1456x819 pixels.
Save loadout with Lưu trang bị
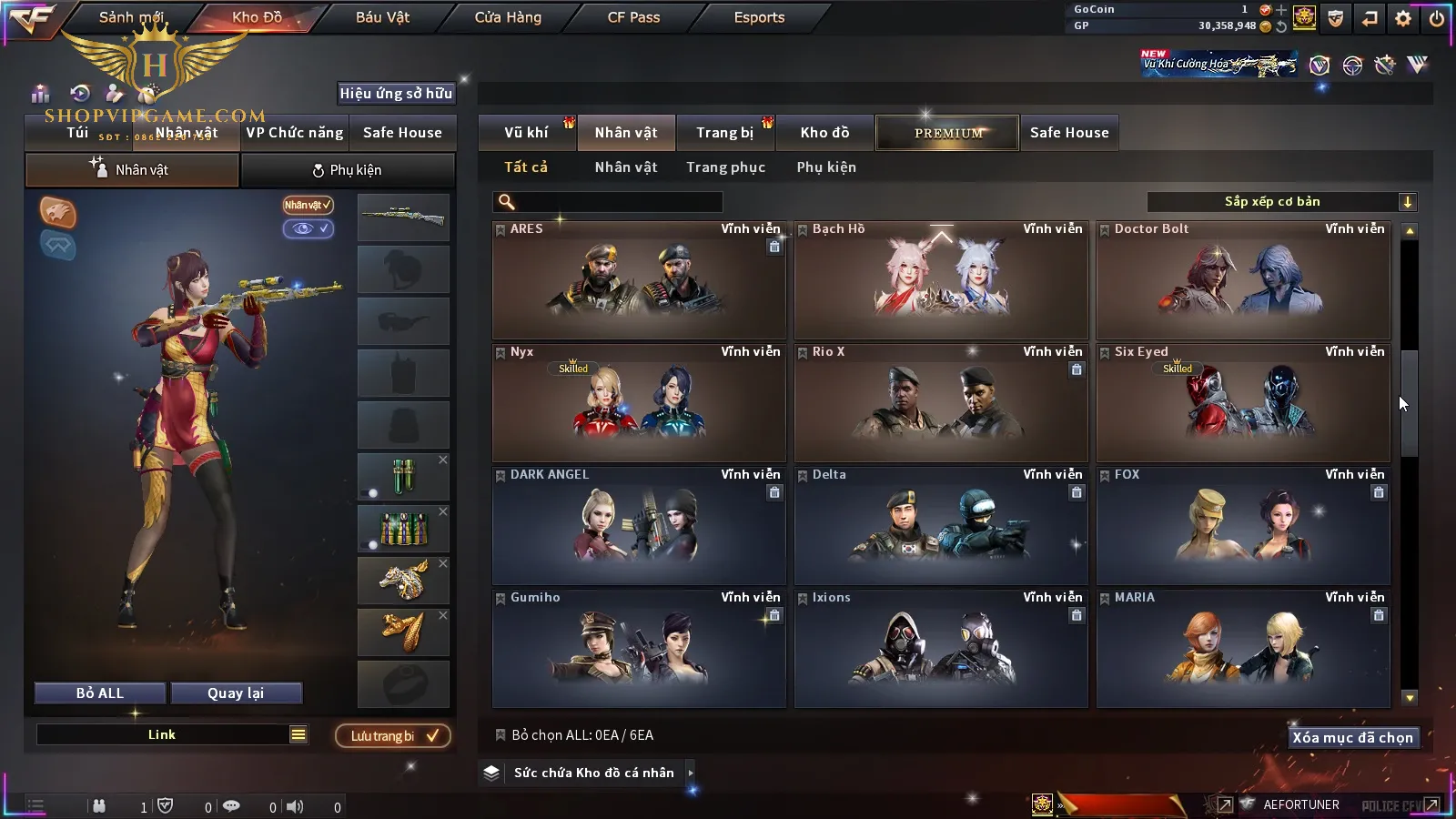pyautogui.click(x=393, y=736)
